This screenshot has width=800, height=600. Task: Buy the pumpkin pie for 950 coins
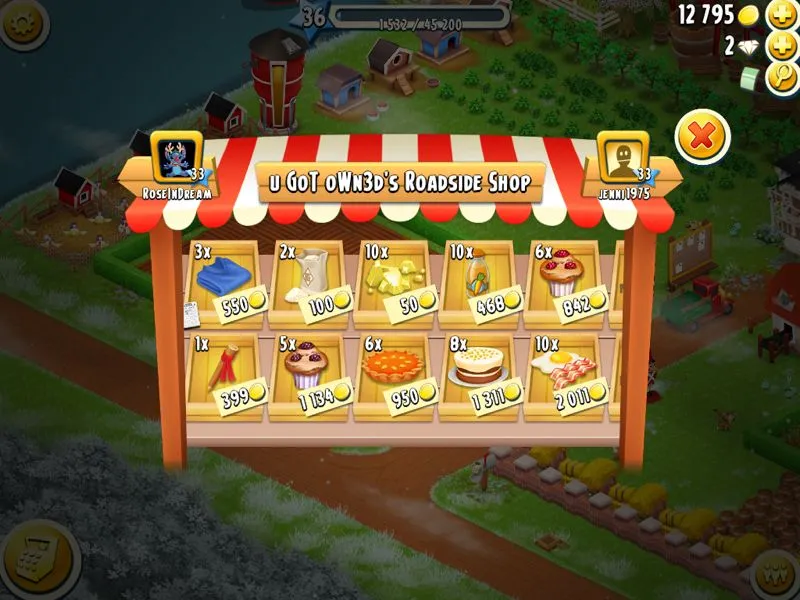[392, 373]
